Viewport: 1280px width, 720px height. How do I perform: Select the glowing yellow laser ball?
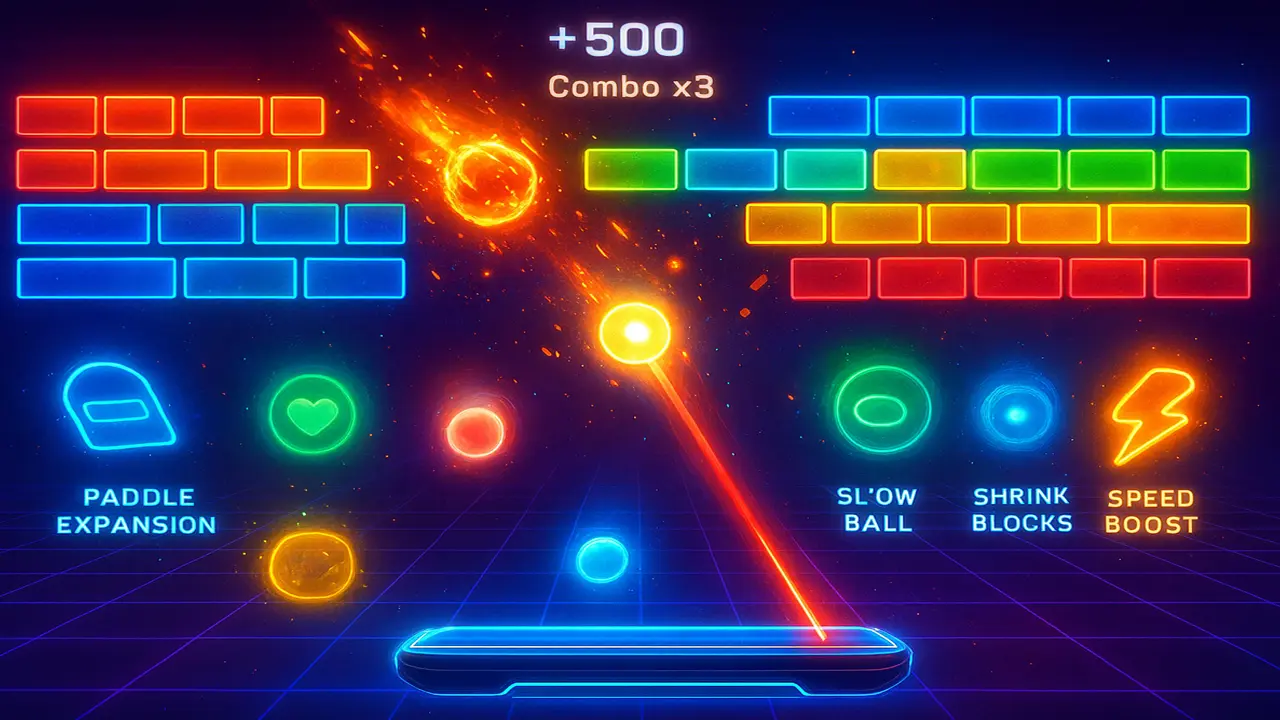click(634, 330)
